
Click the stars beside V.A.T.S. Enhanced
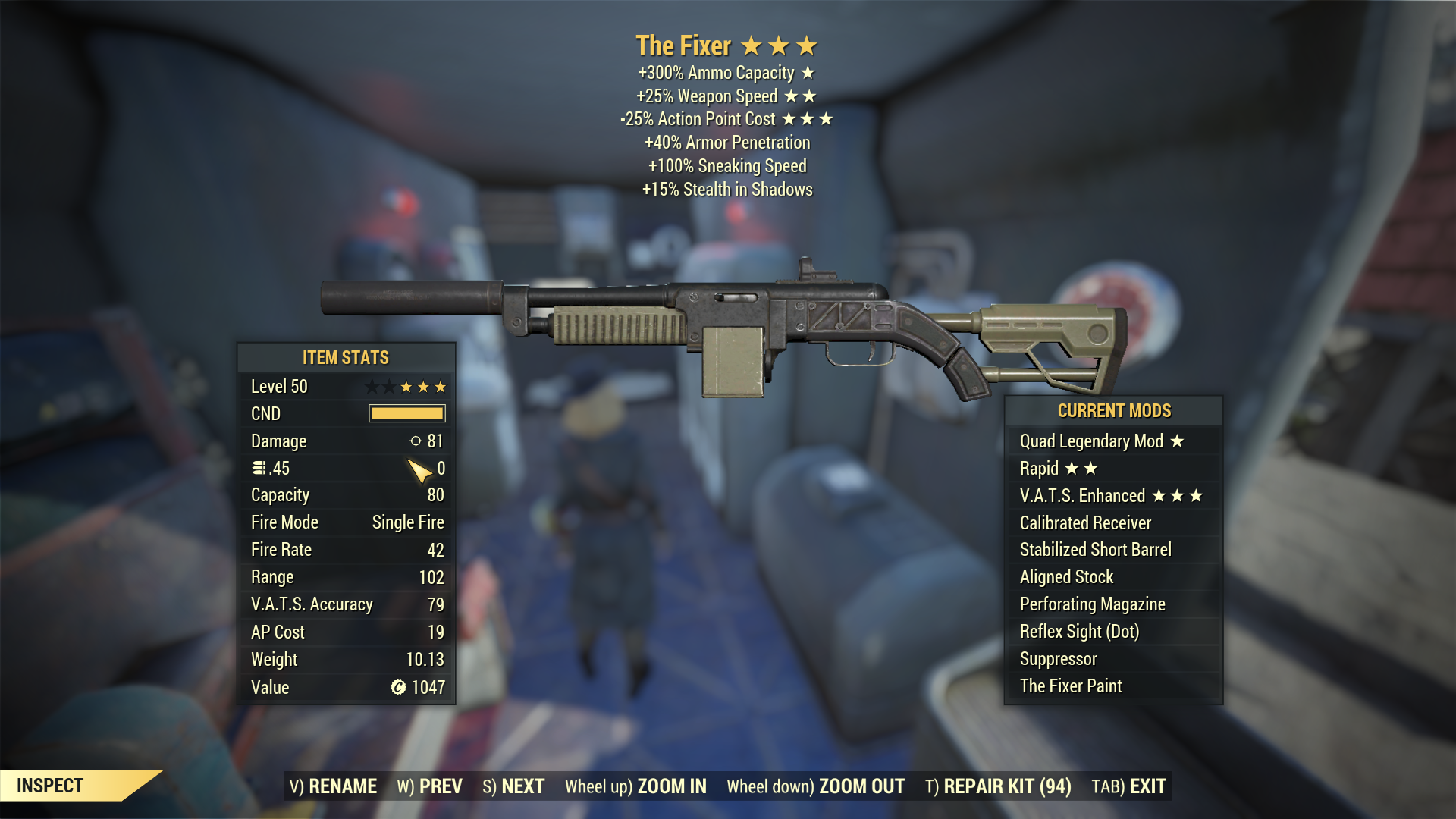(x=1177, y=495)
